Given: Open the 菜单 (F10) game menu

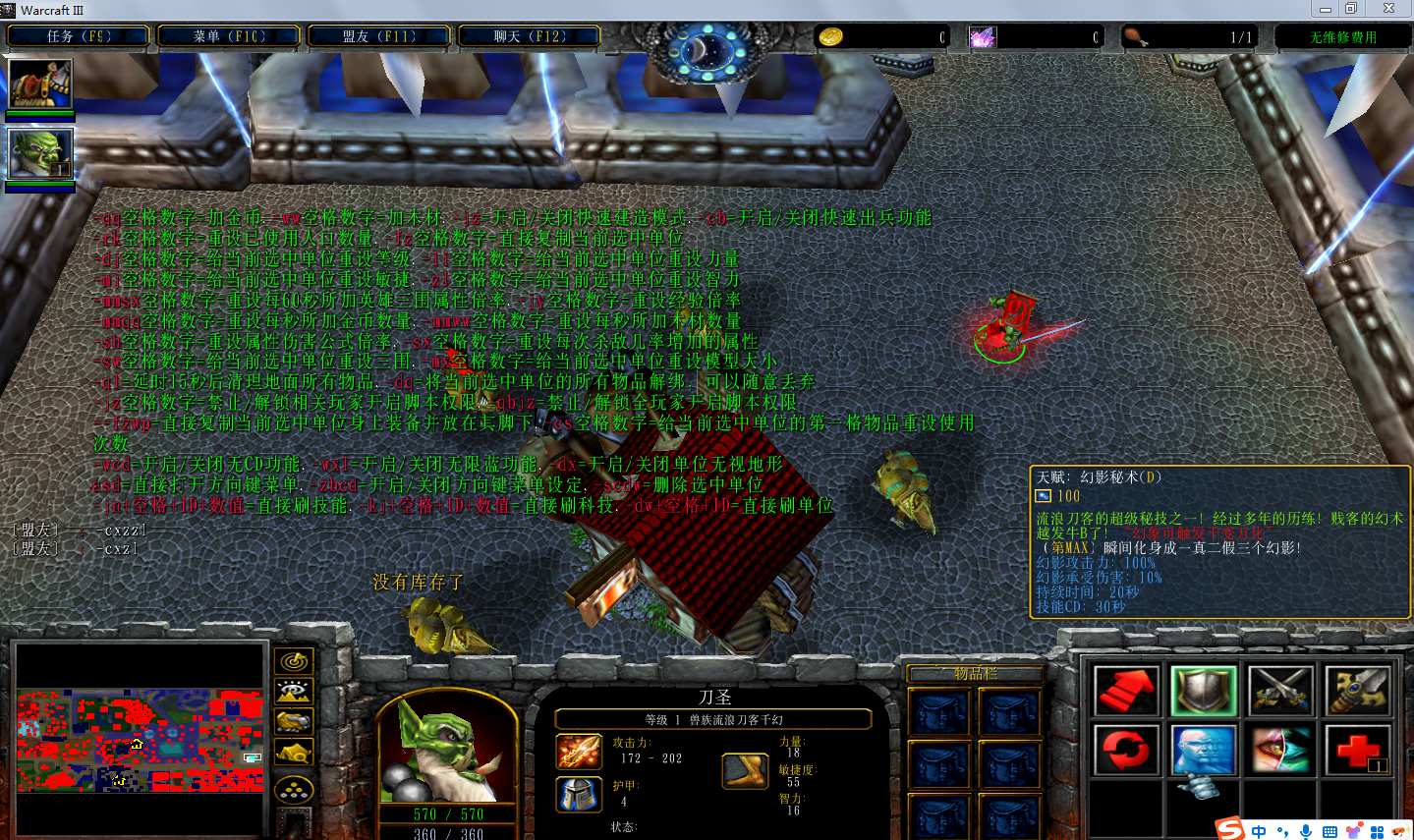Looking at the screenshot, I should [x=229, y=36].
